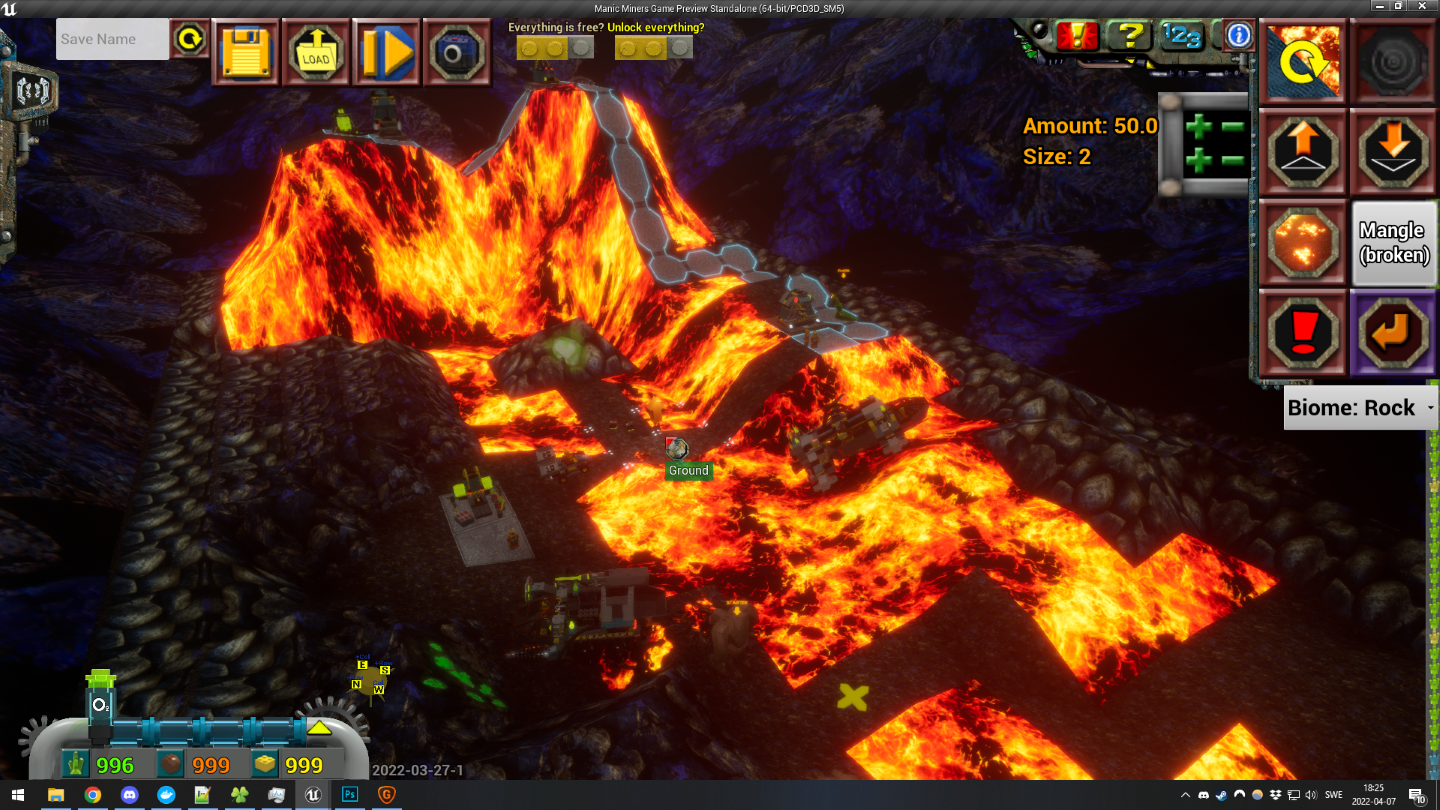Click the Save Name text field
The width and height of the screenshot is (1440, 810).
[112, 40]
